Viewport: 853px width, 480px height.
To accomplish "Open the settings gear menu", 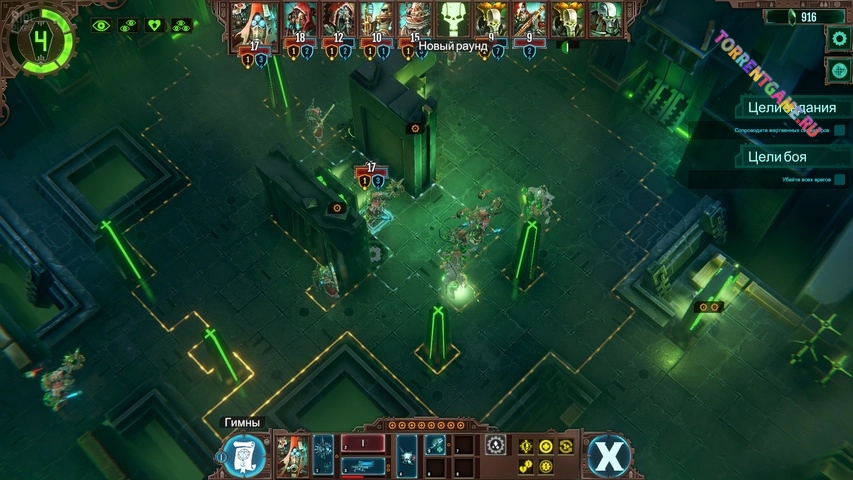I will [x=838, y=39].
